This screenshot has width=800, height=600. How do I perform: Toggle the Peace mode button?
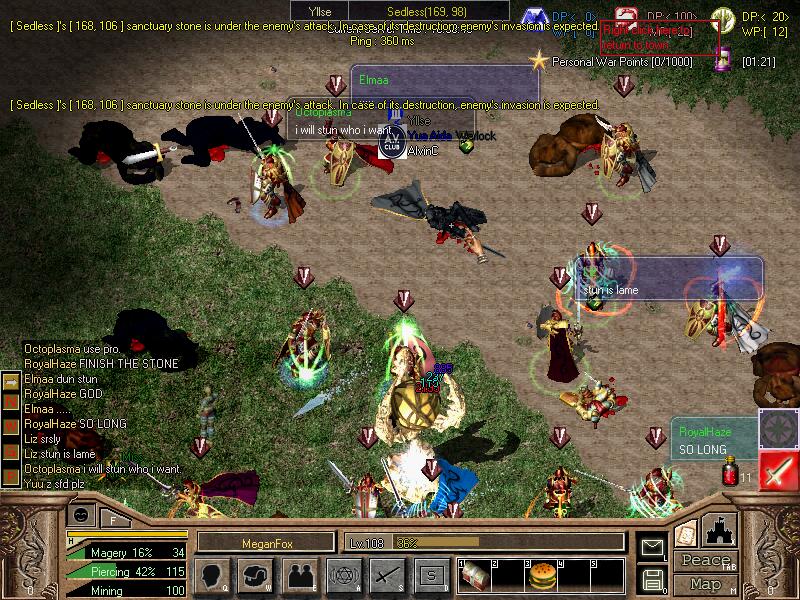click(x=705, y=562)
